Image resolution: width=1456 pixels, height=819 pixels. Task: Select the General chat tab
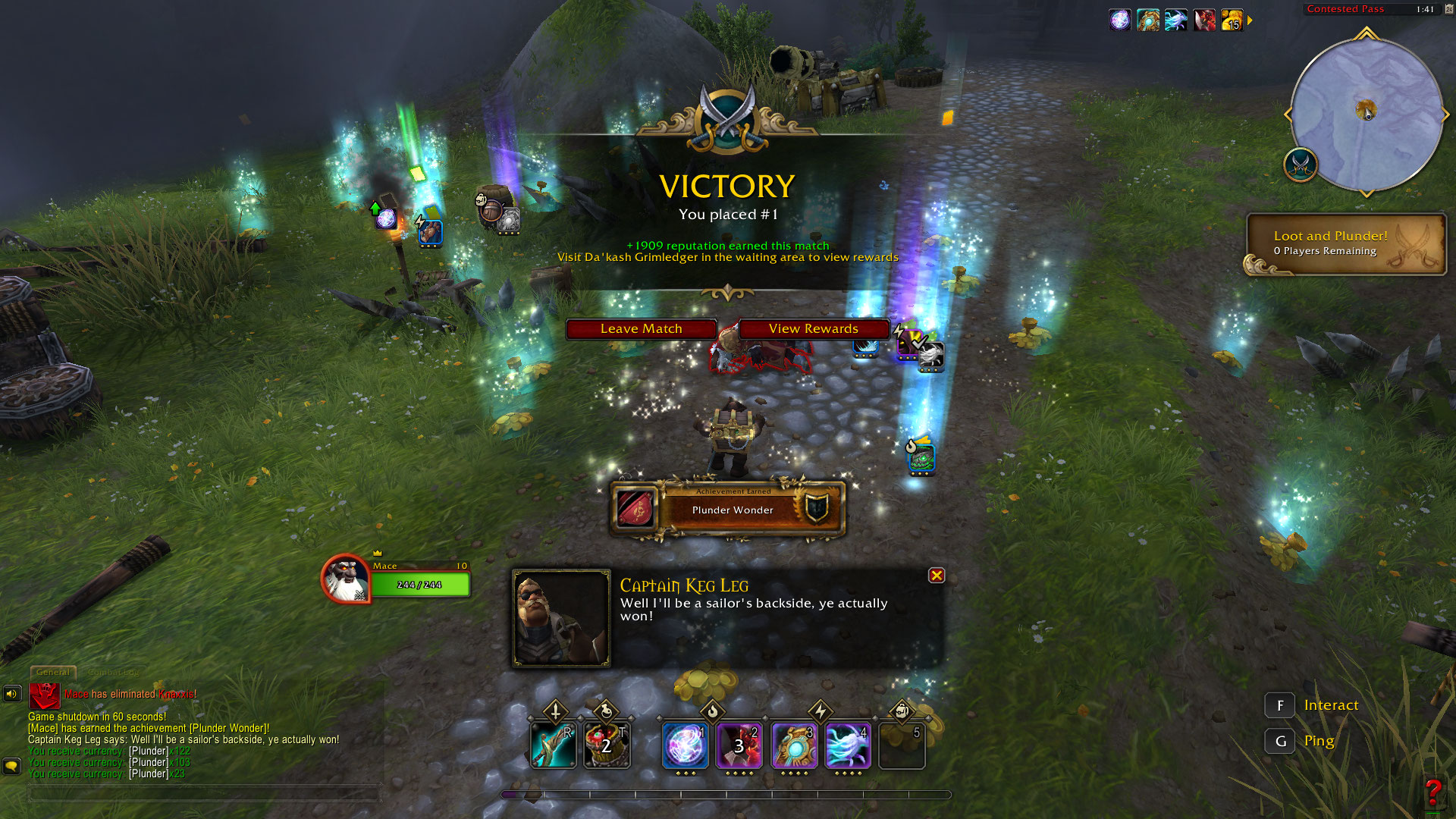point(53,673)
